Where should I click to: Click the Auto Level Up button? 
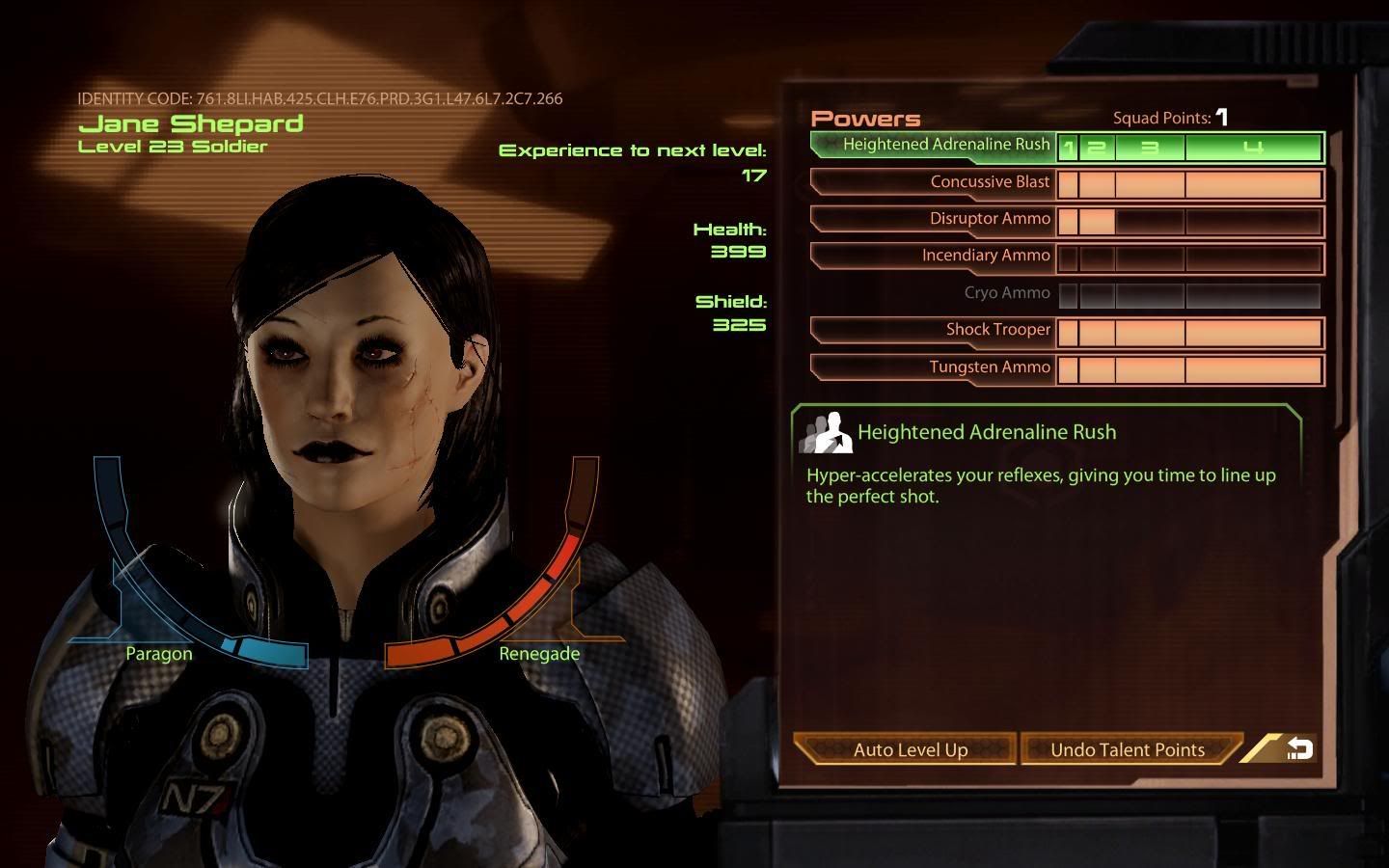(x=908, y=749)
